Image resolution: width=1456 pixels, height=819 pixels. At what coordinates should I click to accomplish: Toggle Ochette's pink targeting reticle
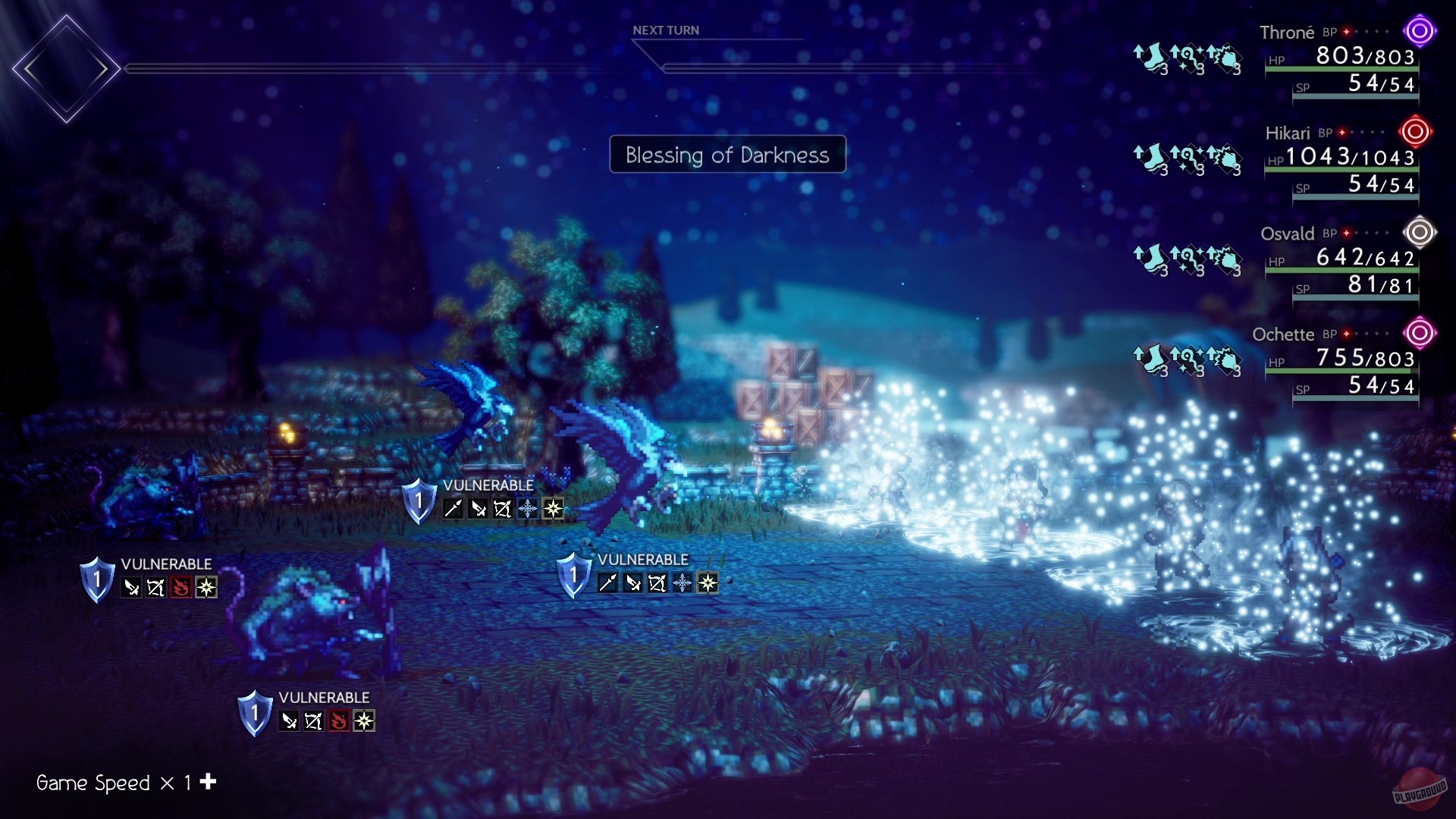tap(1419, 332)
